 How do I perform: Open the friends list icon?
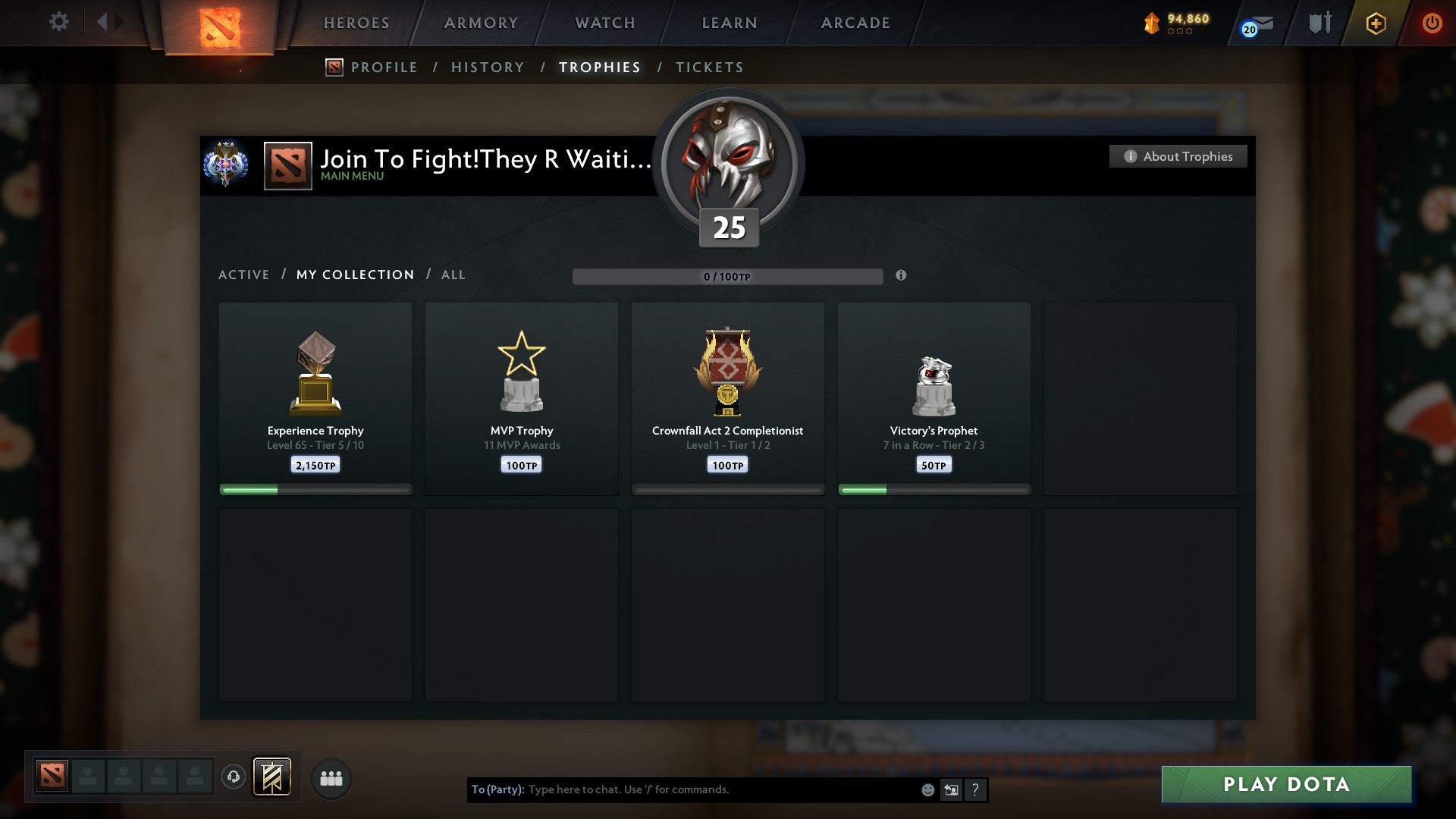click(330, 778)
